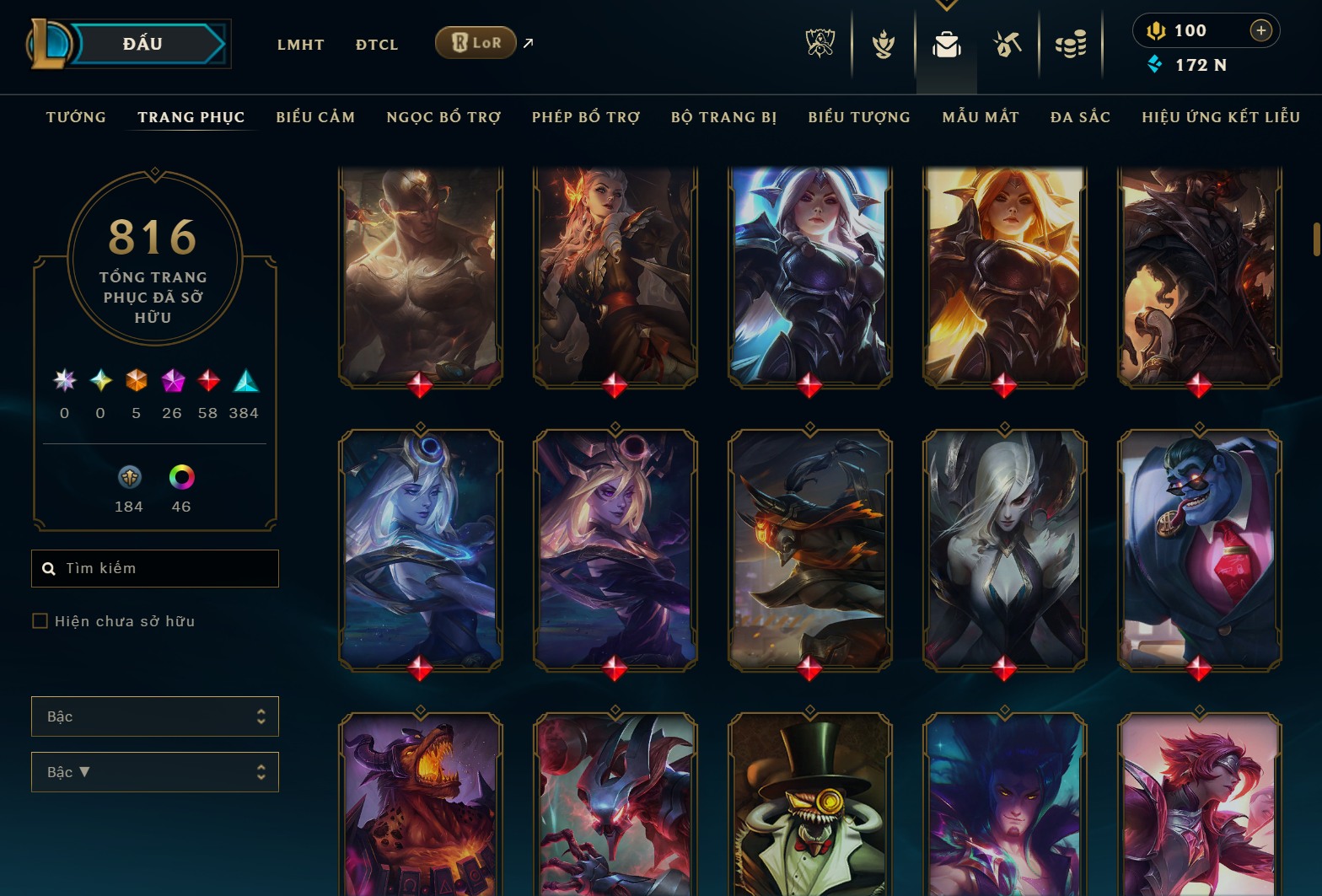Open the Ranked crown icon
Viewport: 1322px width, 896px height.
(x=882, y=44)
